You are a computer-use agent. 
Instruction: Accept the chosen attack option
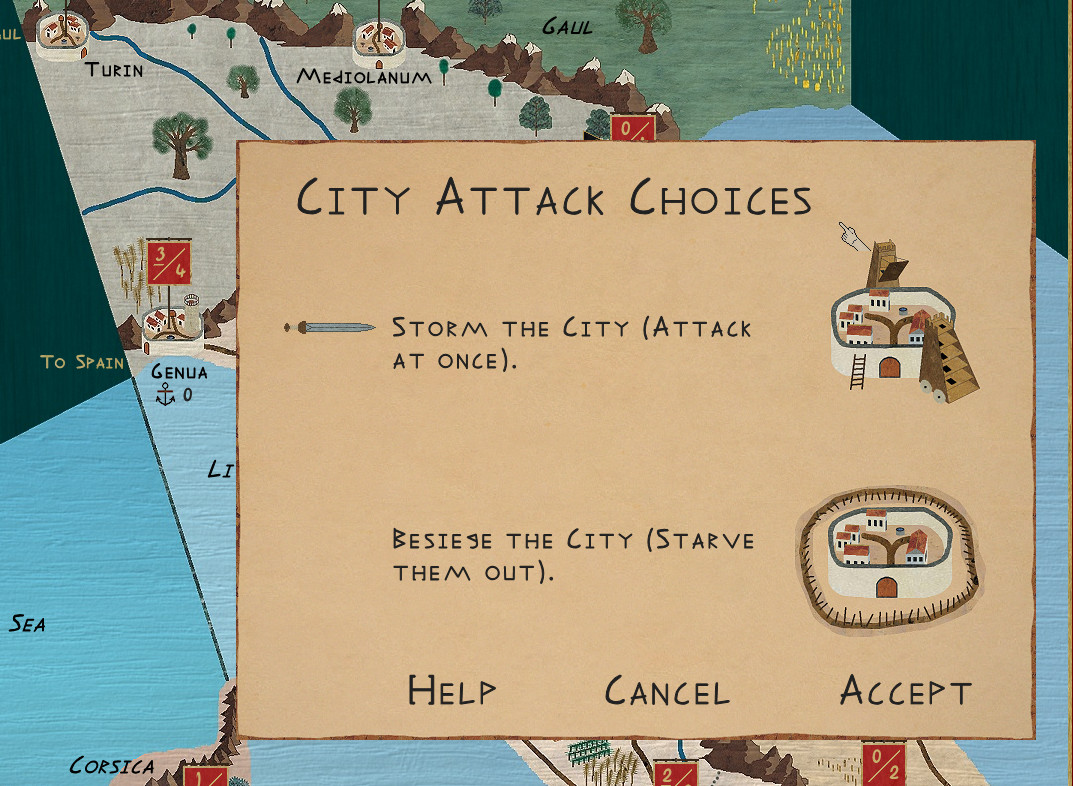[x=905, y=691]
